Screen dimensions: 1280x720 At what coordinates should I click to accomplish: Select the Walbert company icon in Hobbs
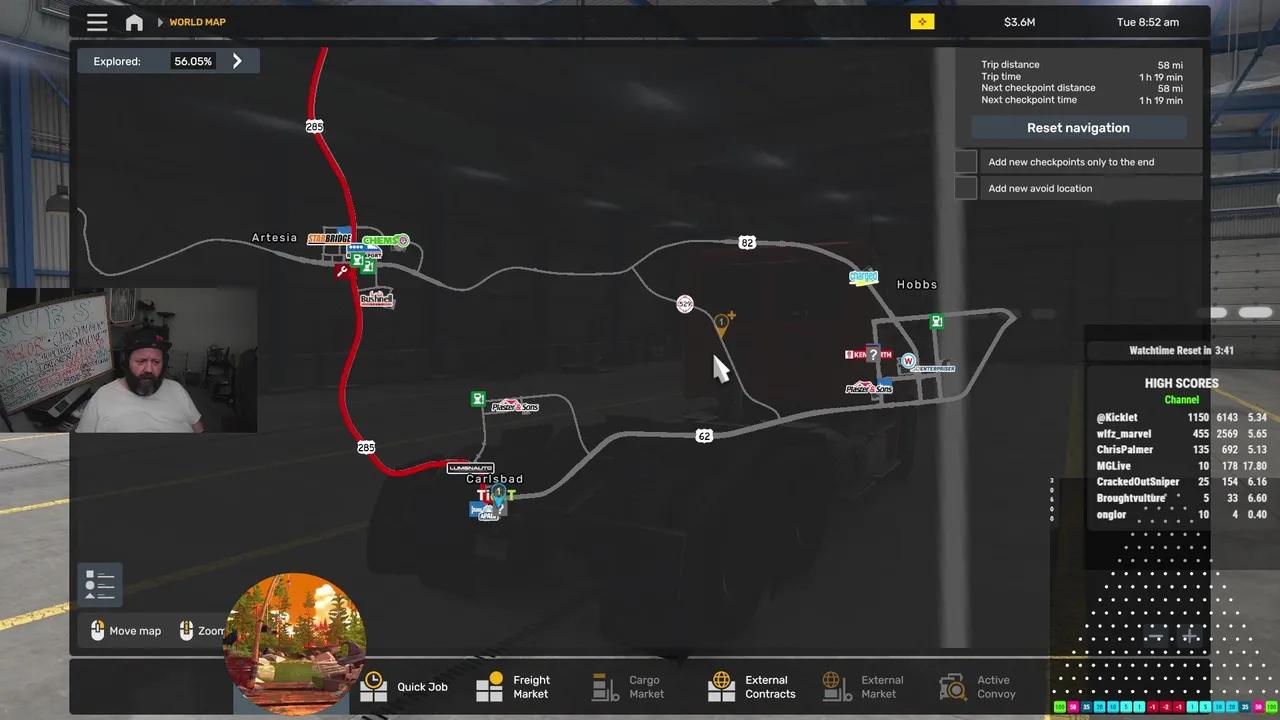point(907,360)
